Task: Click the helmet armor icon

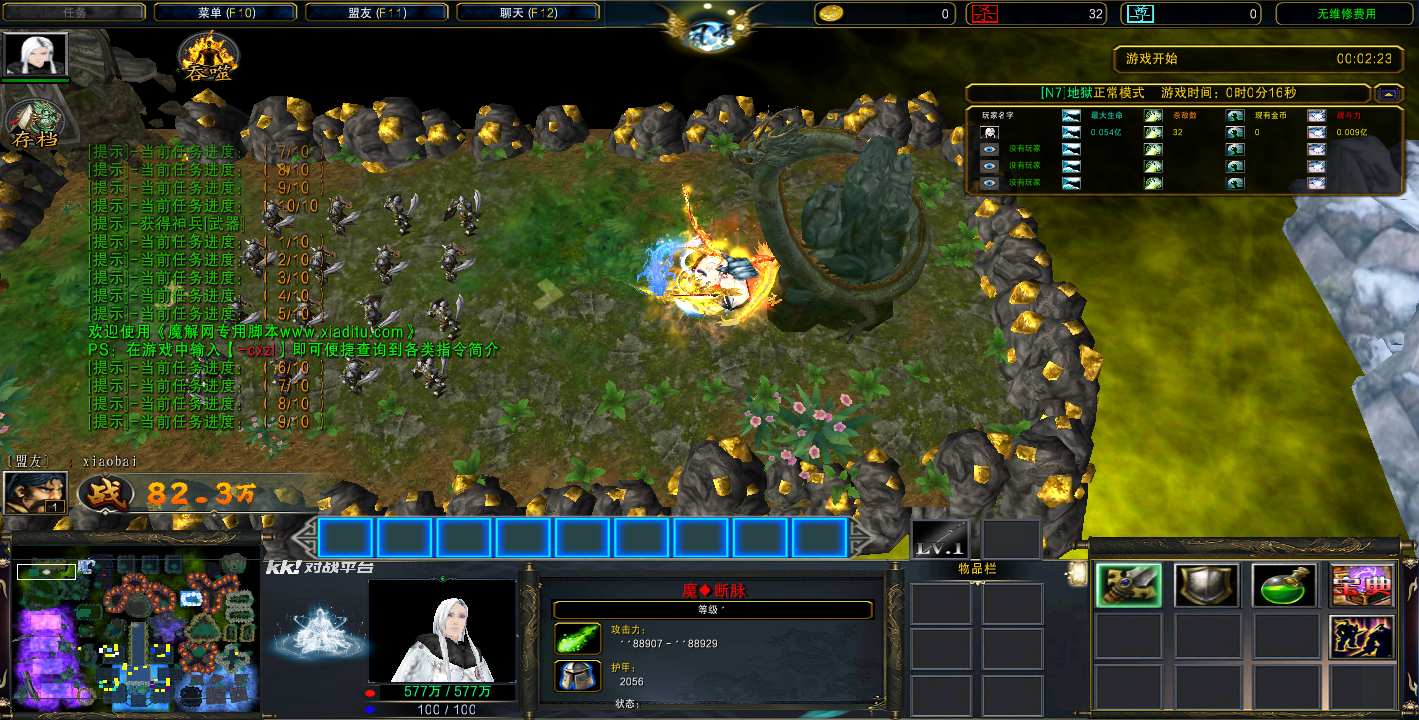Action: point(577,676)
